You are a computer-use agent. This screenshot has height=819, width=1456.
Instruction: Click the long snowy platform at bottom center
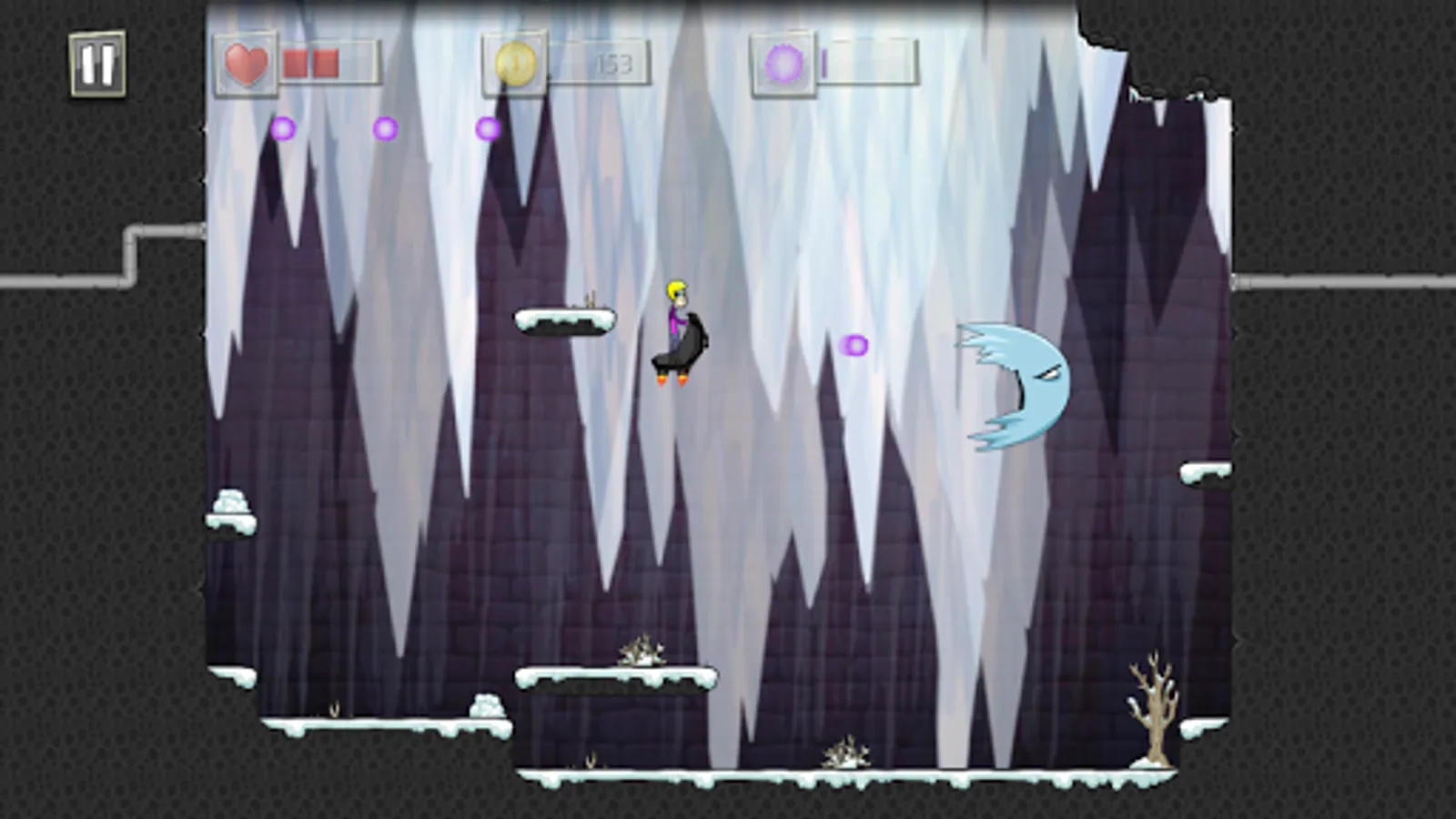pos(619,678)
